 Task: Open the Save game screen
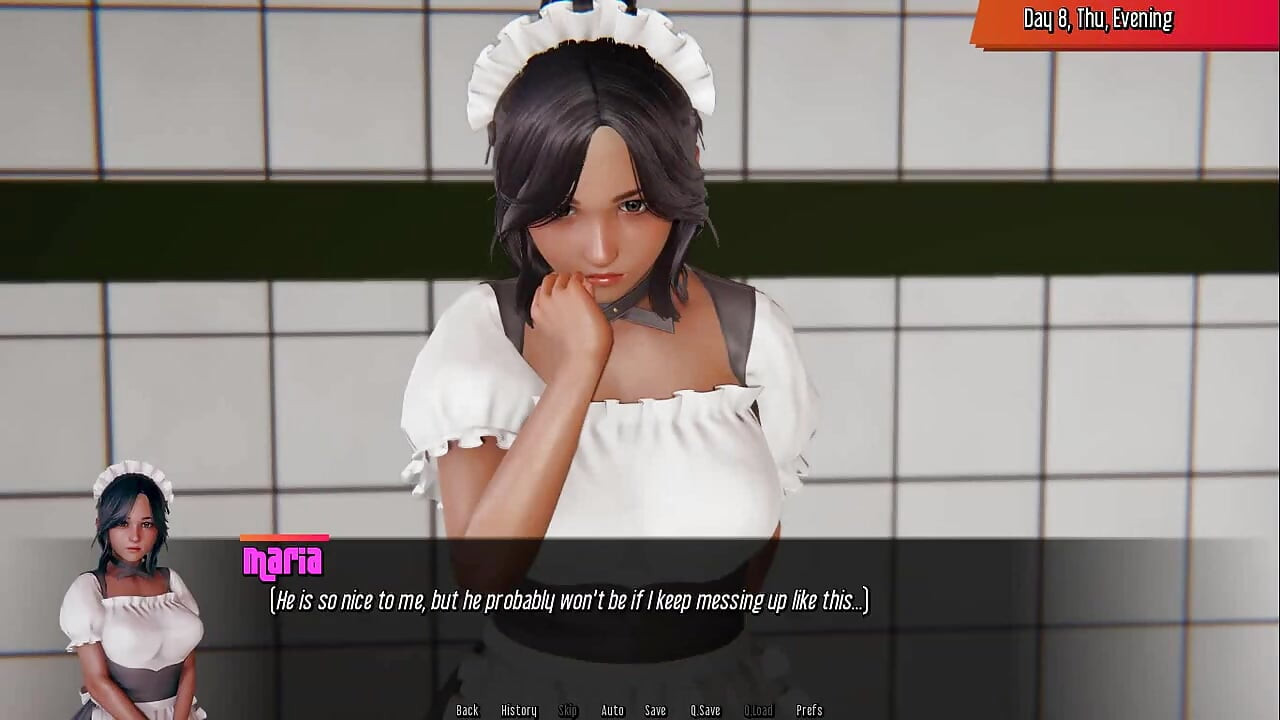(x=655, y=710)
